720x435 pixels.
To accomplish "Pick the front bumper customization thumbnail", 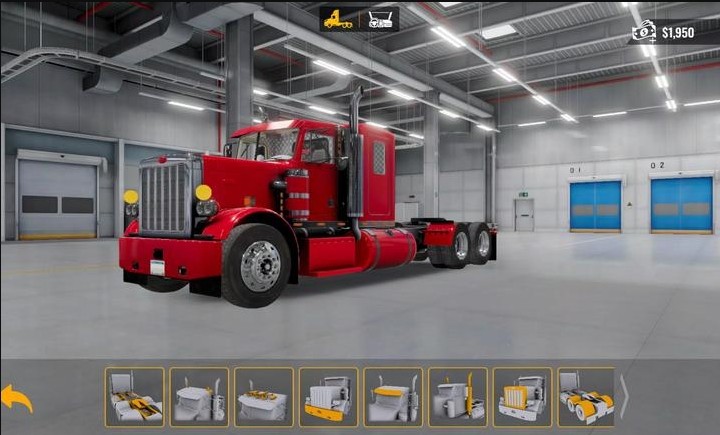I will [329, 397].
